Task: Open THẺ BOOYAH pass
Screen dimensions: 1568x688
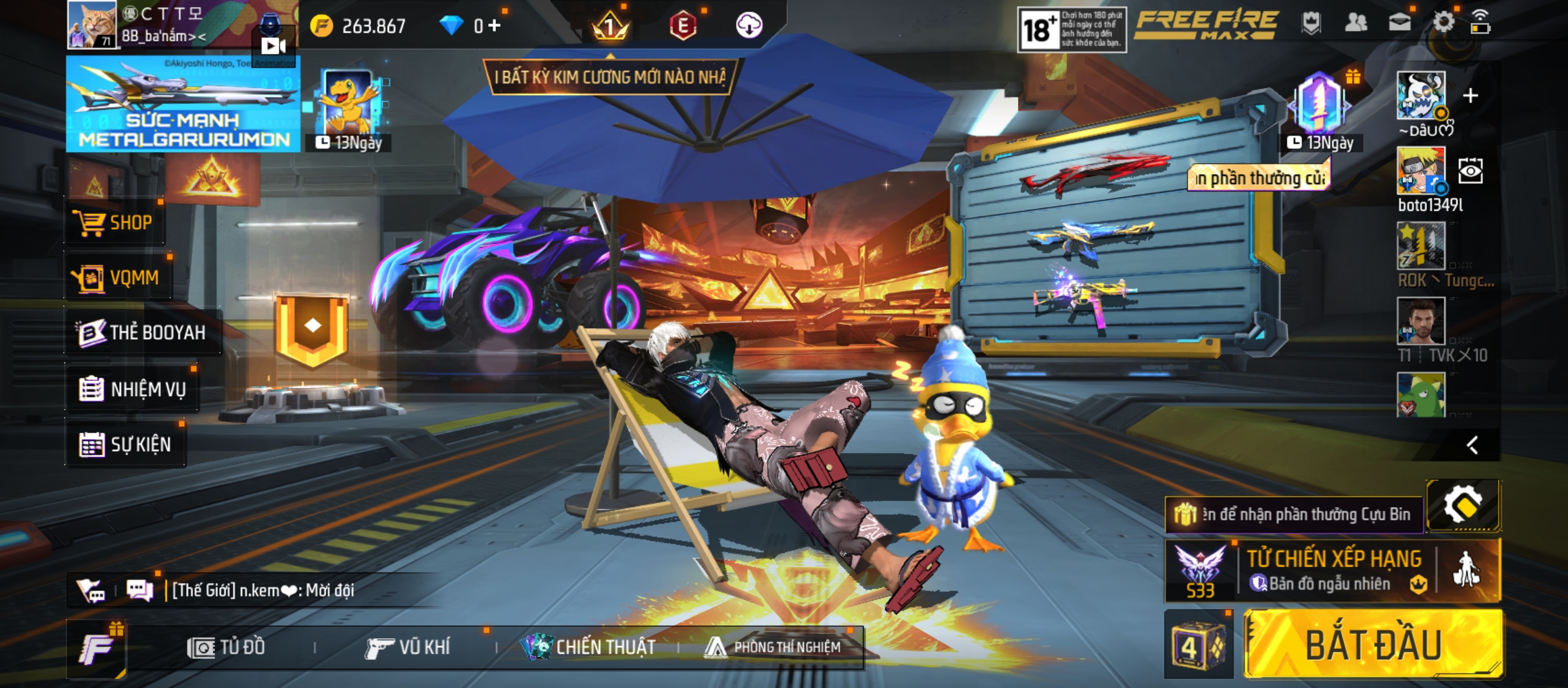Action: (143, 332)
